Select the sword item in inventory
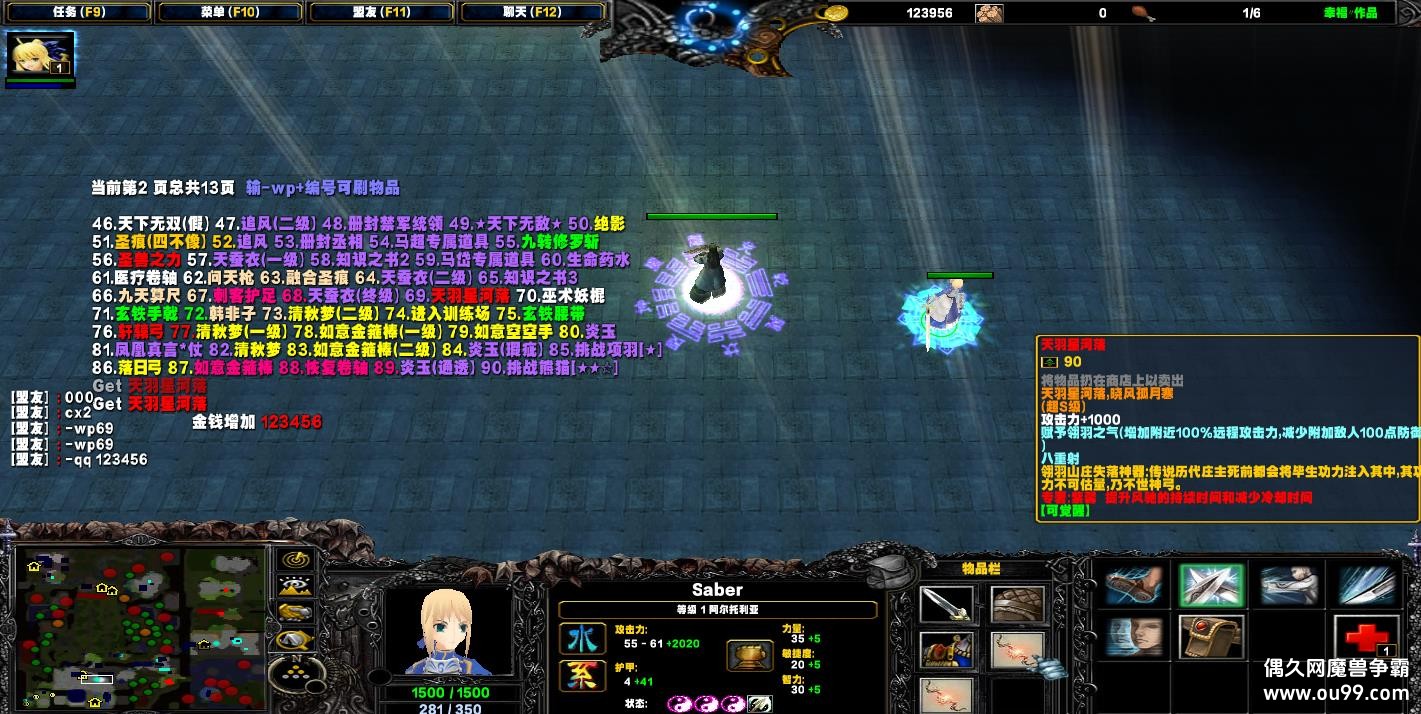The height and width of the screenshot is (714, 1421). click(x=946, y=604)
